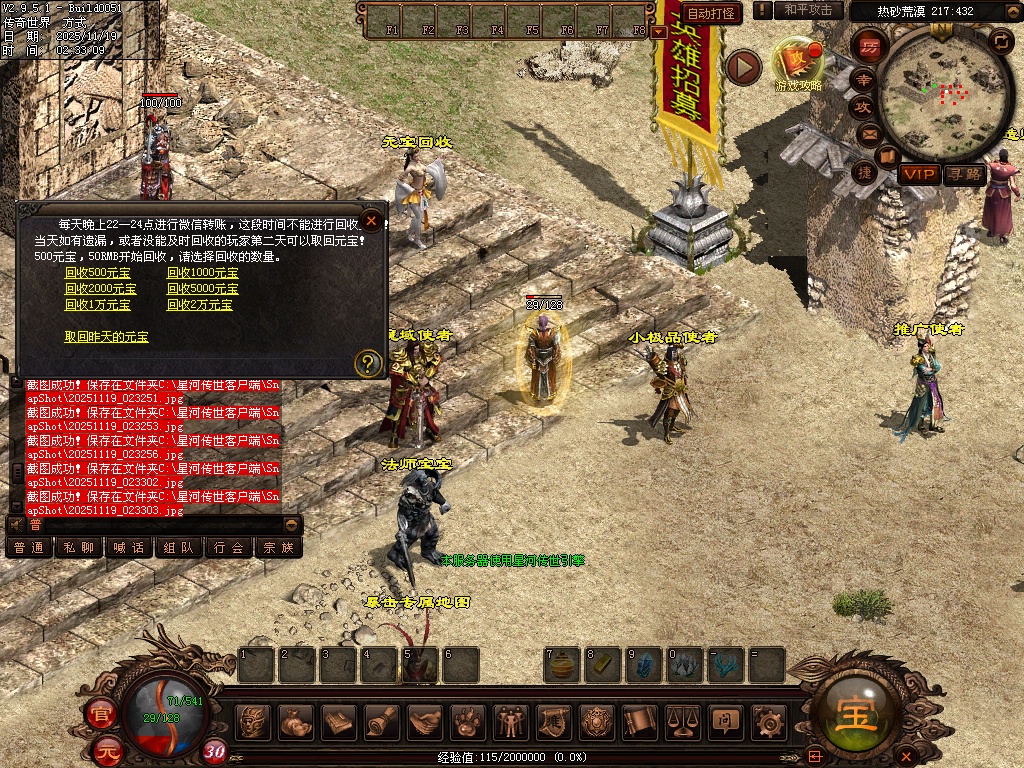Select 回收5000元宝 in the dialog
1024x768 pixels.
pyautogui.click(x=202, y=289)
